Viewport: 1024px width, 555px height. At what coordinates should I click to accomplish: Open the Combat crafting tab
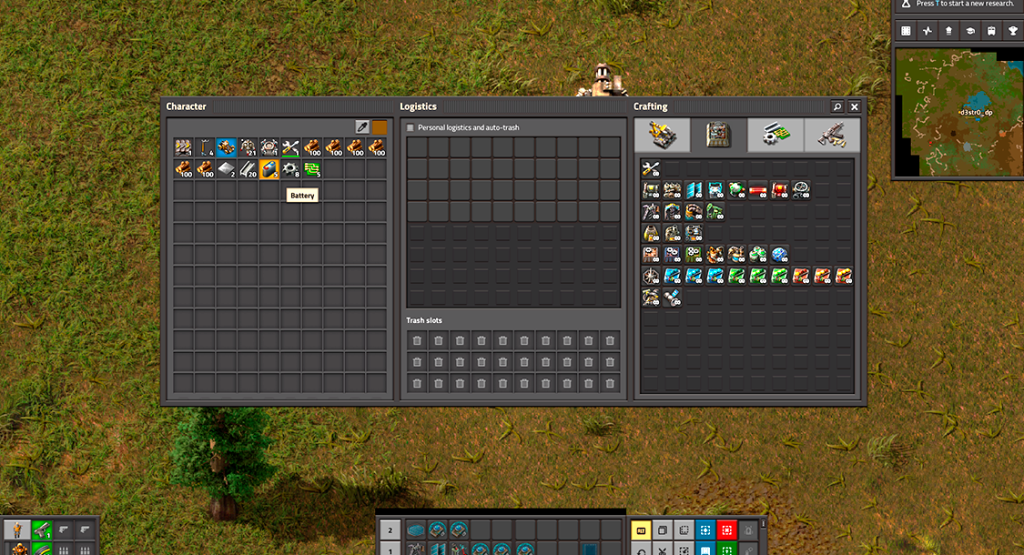[x=831, y=135]
